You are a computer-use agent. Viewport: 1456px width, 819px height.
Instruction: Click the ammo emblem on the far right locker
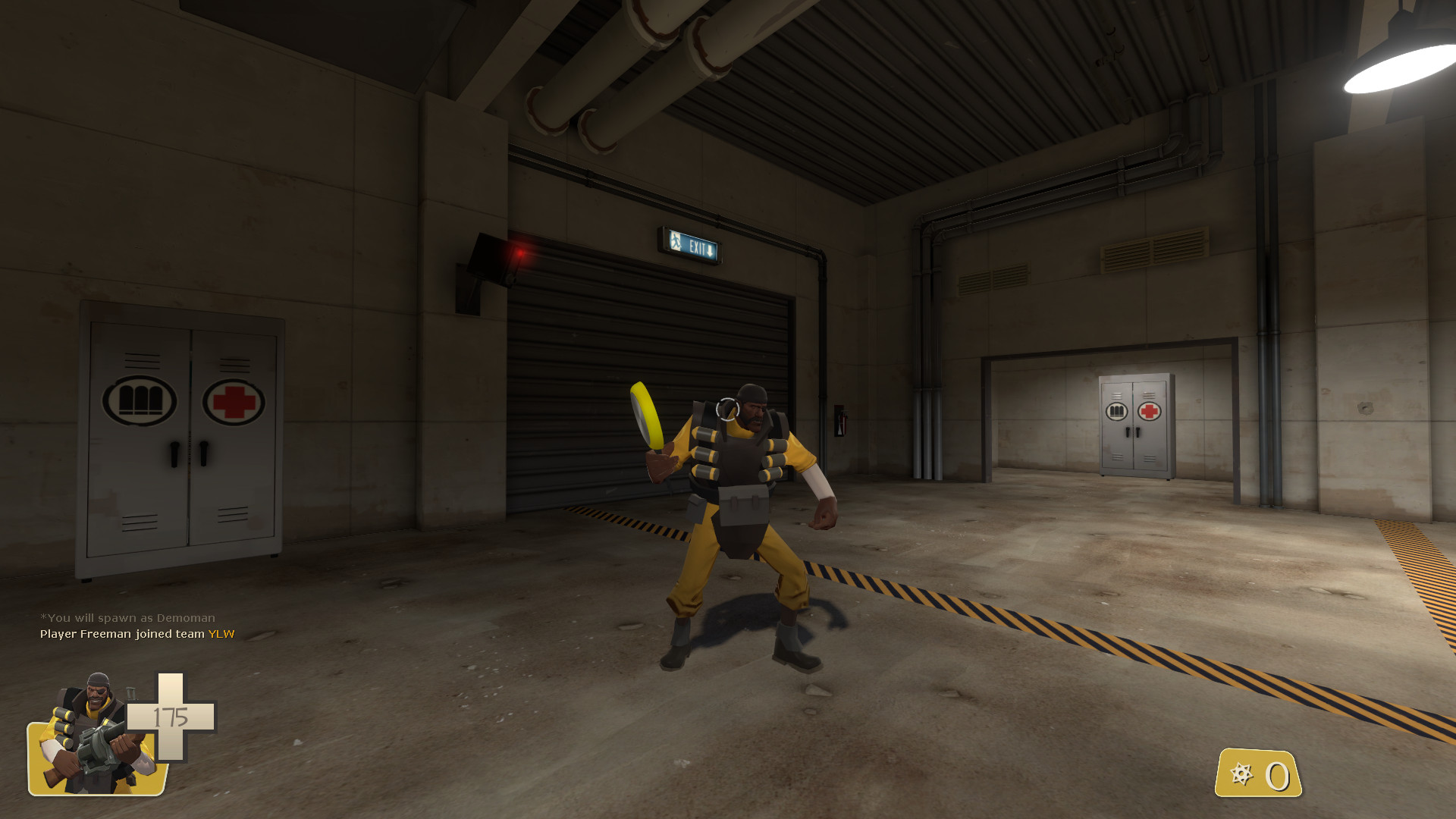coord(1117,409)
